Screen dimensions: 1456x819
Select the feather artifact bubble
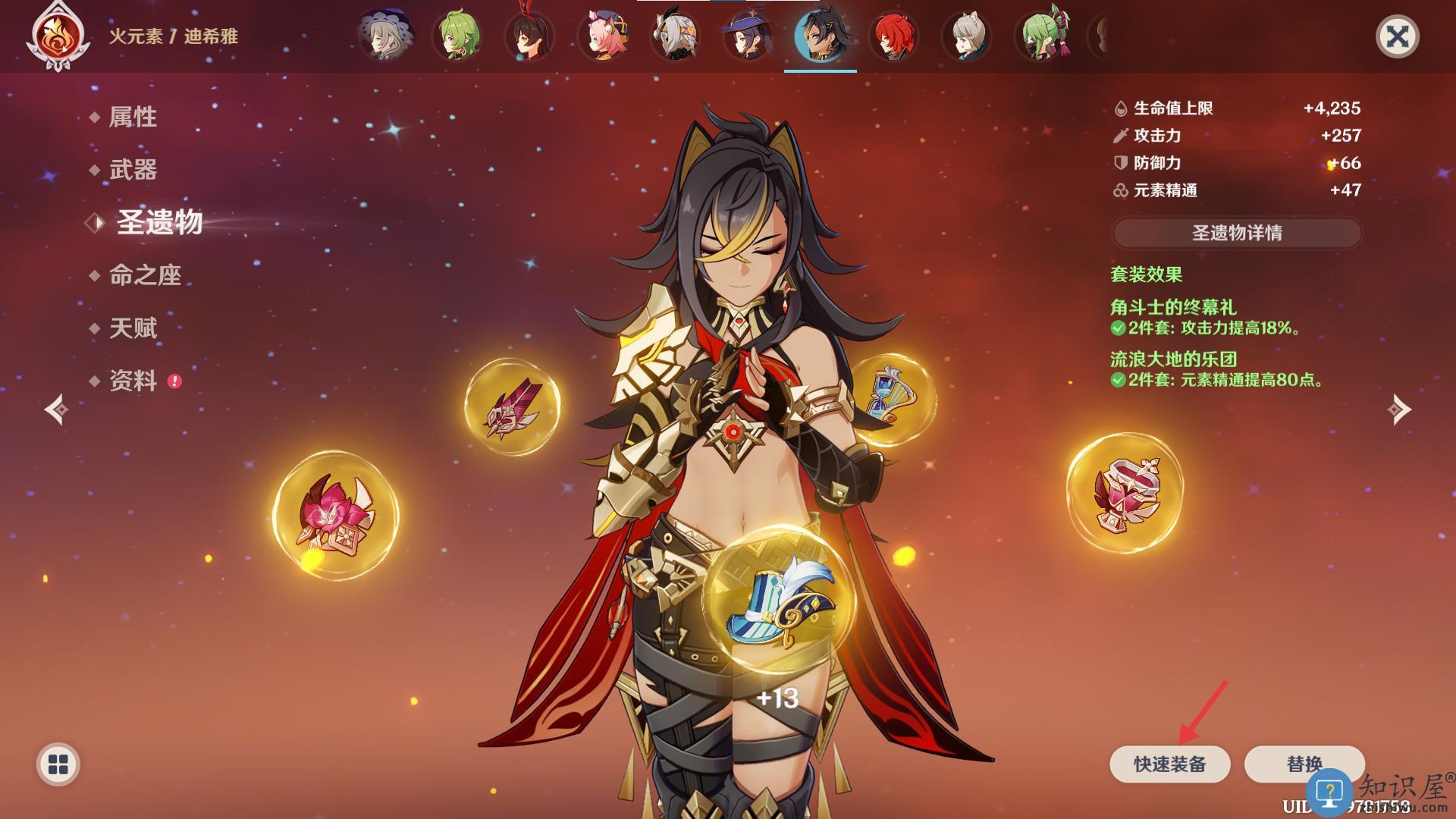513,407
